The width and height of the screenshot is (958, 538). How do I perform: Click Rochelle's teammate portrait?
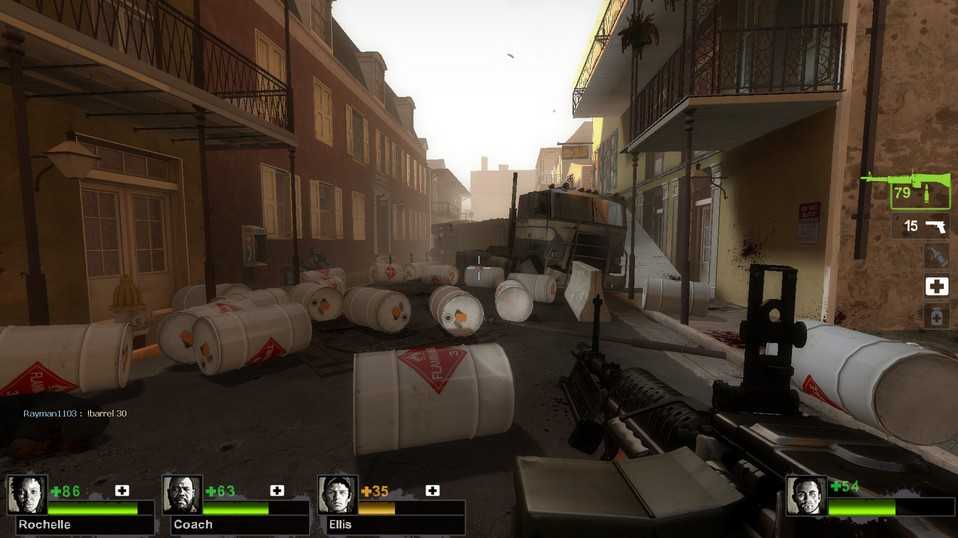pyautogui.click(x=26, y=495)
